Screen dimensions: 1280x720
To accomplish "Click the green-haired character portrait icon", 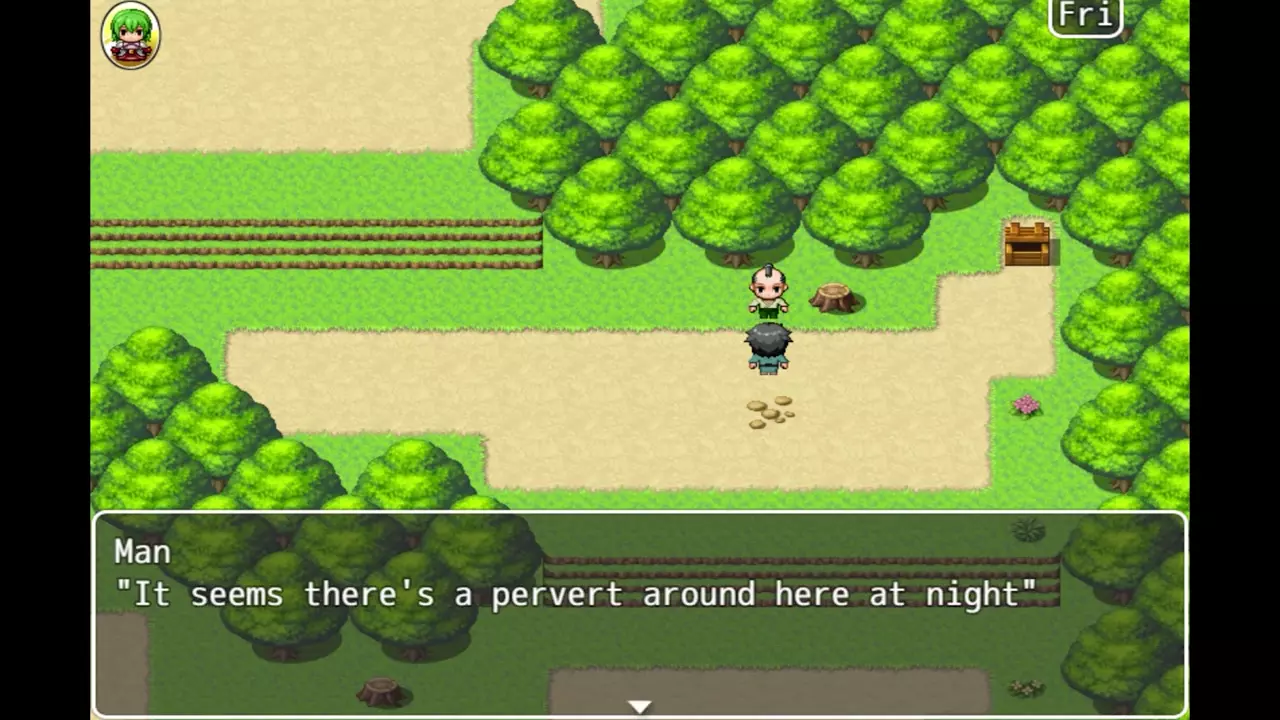I will click(130, 36).
